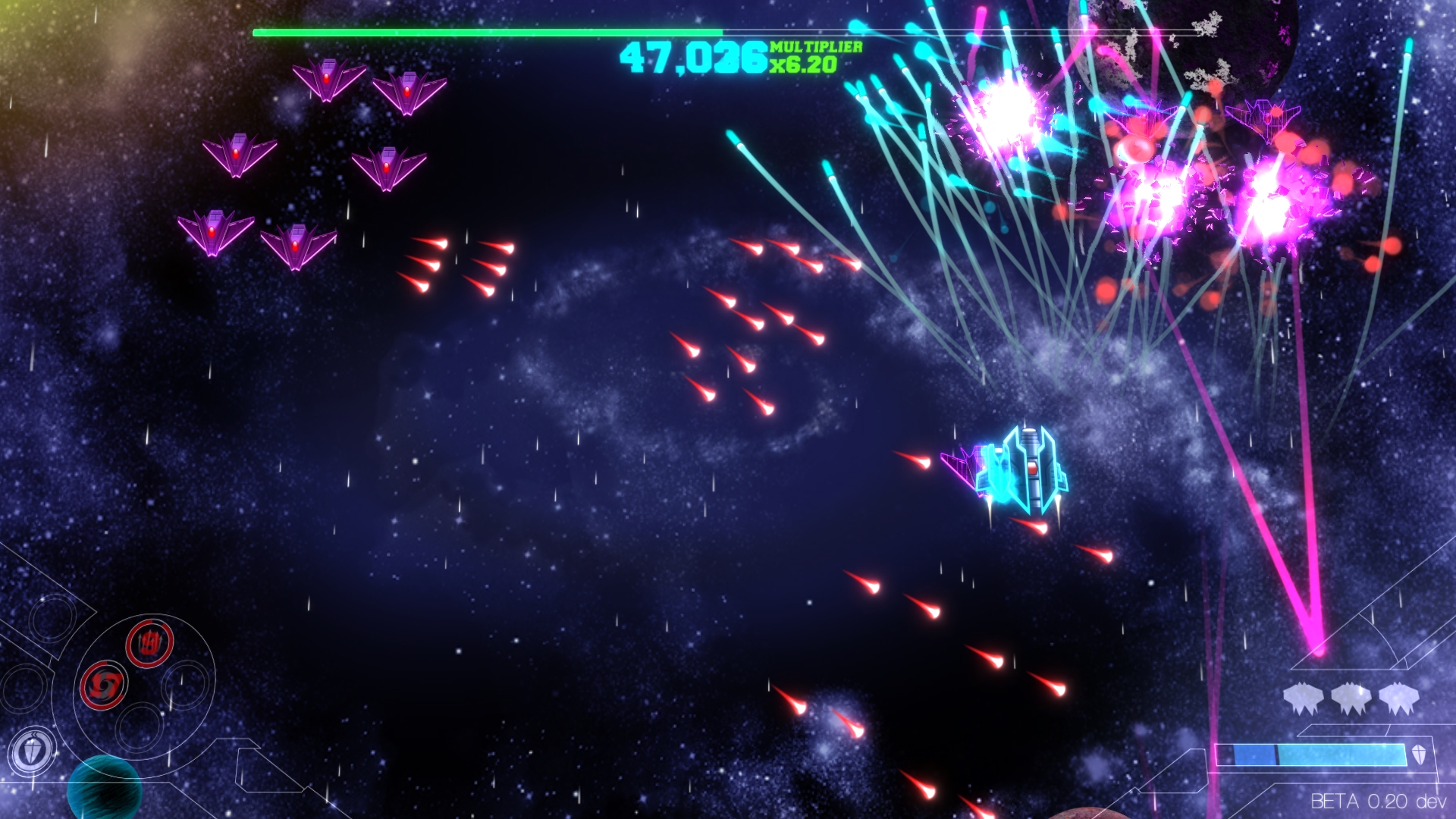This screenshot has height=819, width=1456.
Task: Click the shield pickup icon near bottom-left
Action: [x=31, y=748]
